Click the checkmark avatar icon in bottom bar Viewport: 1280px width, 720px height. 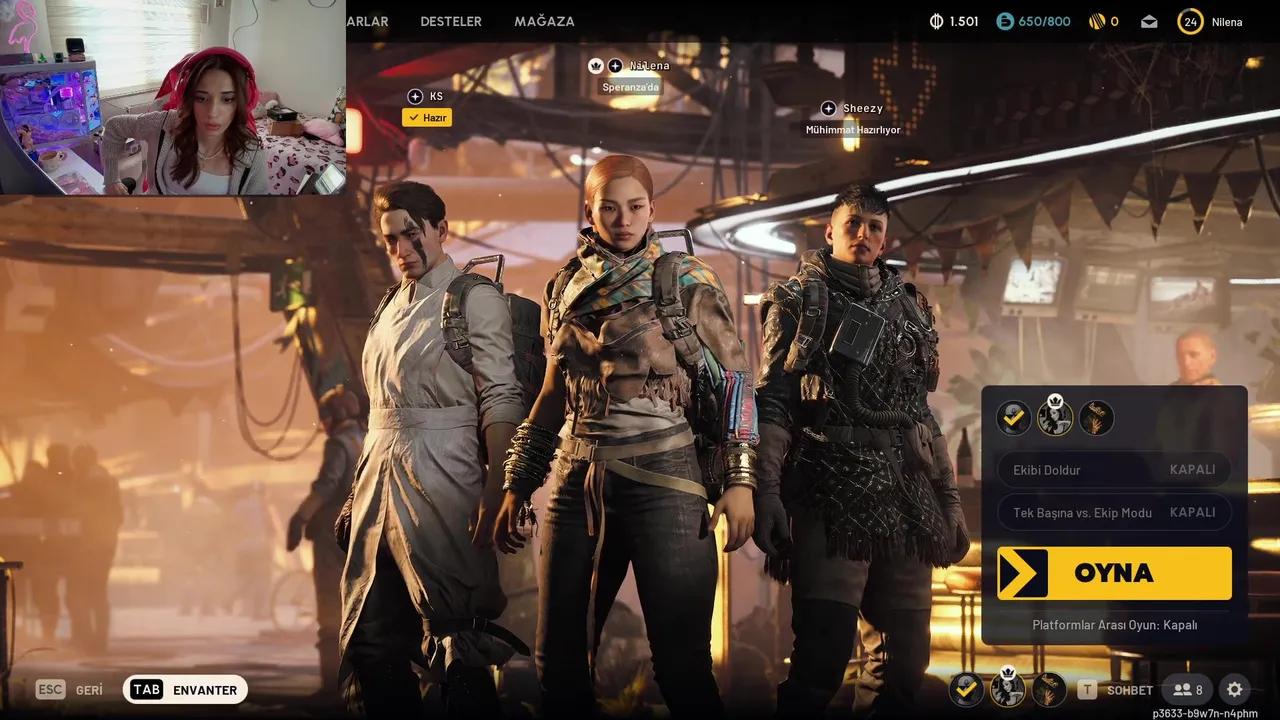pos(966,689)
